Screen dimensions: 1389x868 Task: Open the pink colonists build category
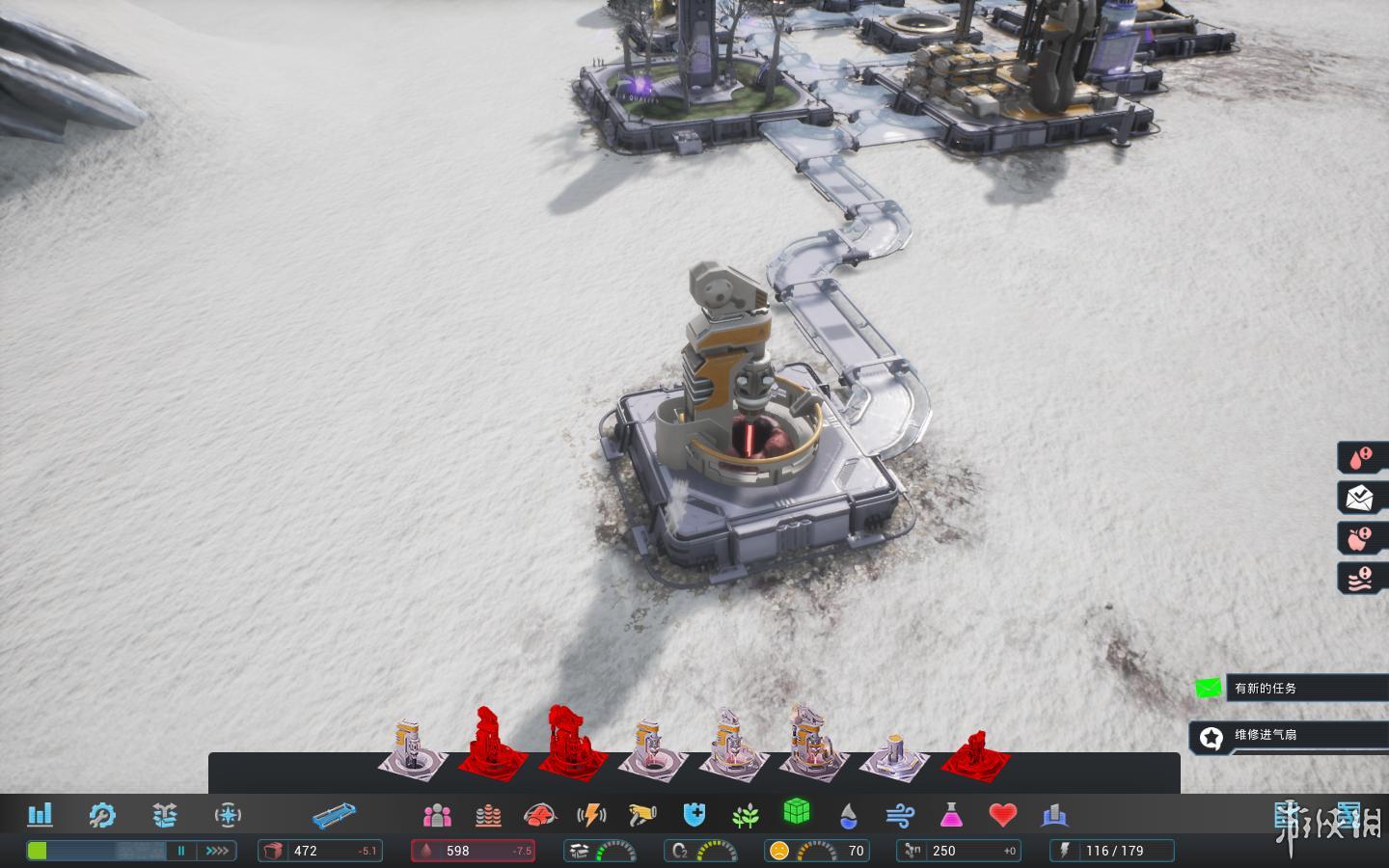(x=437, y=816)
